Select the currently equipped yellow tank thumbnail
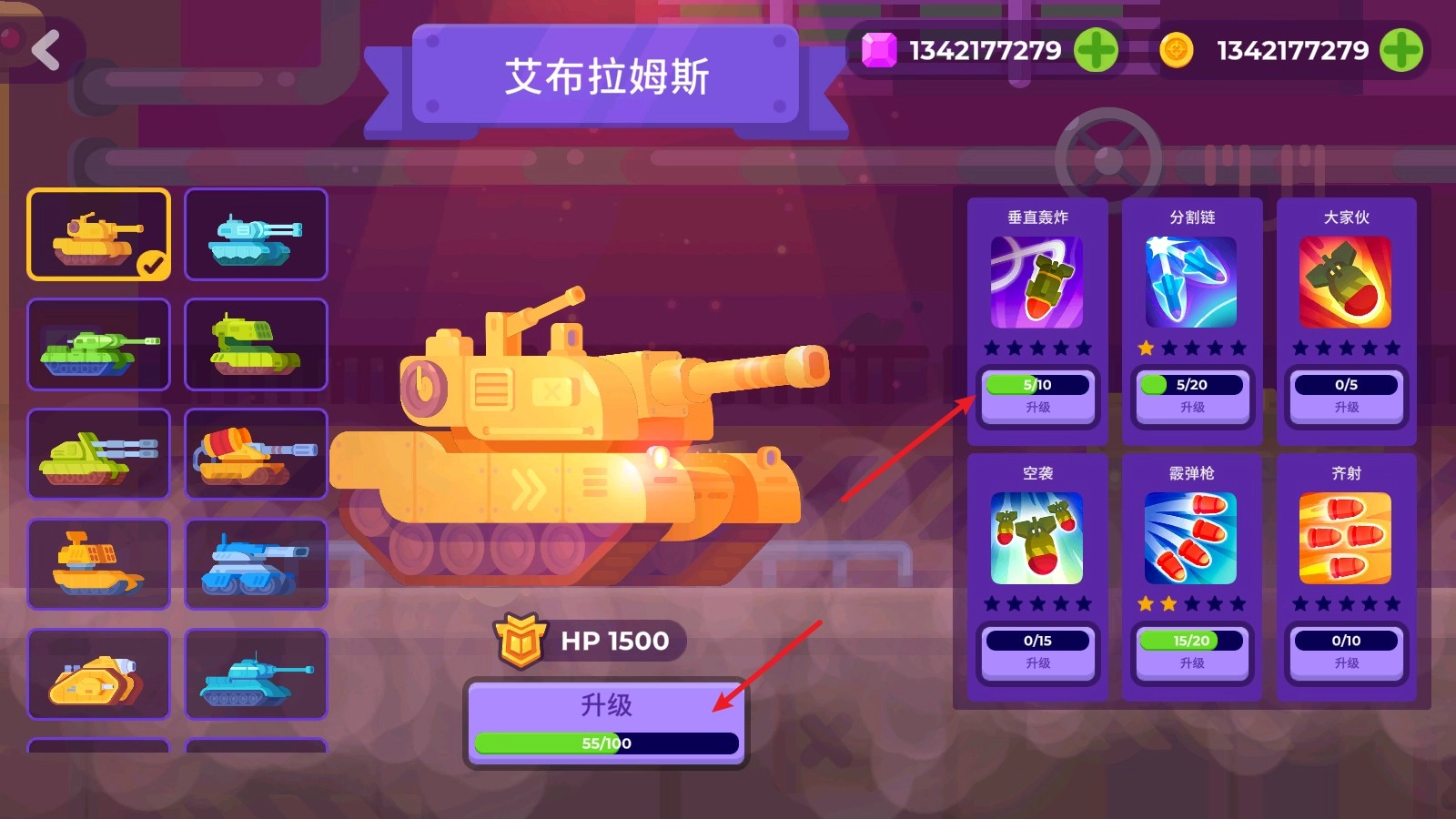 pos(98,235)
